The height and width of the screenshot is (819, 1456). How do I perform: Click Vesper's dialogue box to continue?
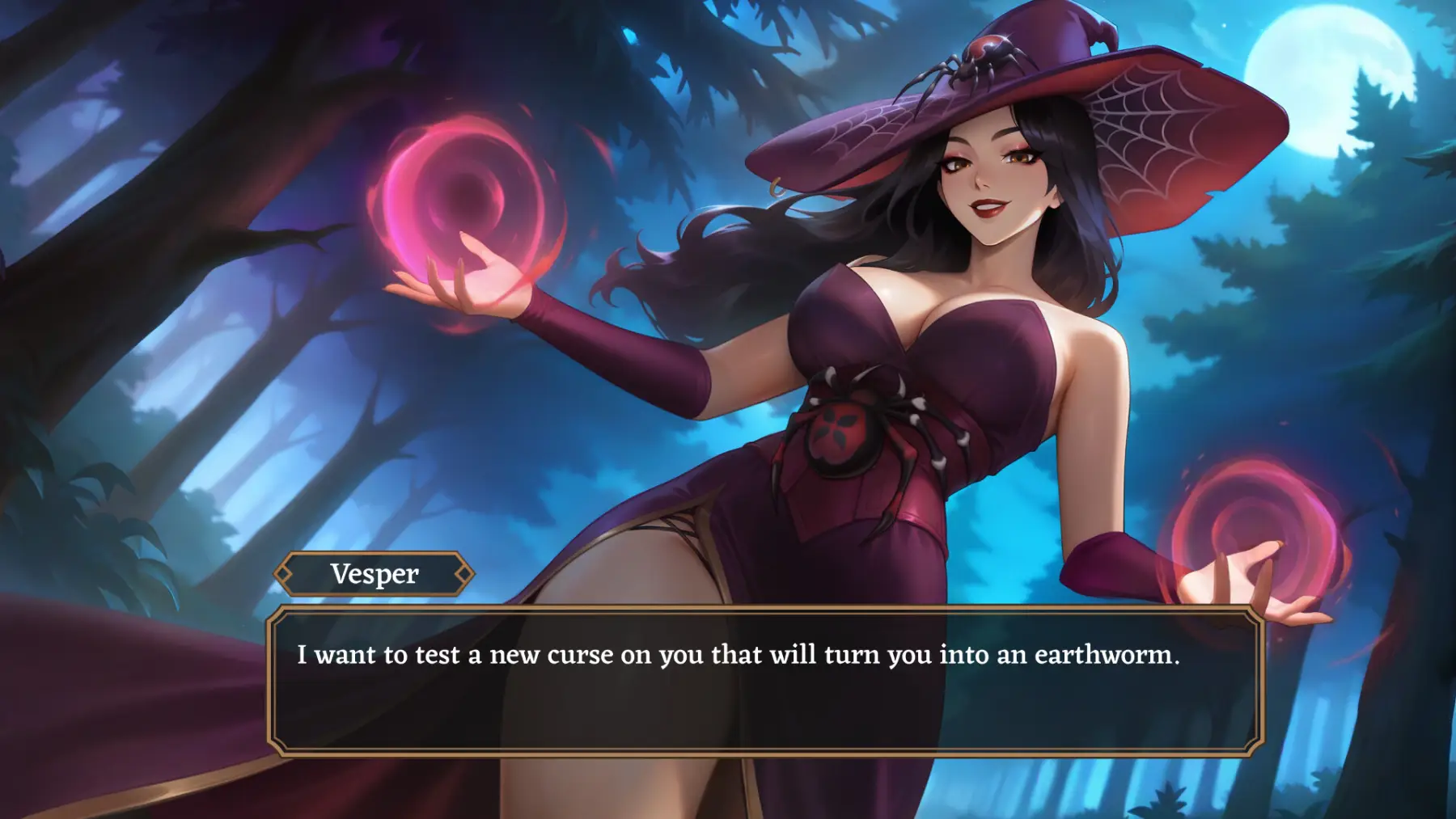pos(764,682)
